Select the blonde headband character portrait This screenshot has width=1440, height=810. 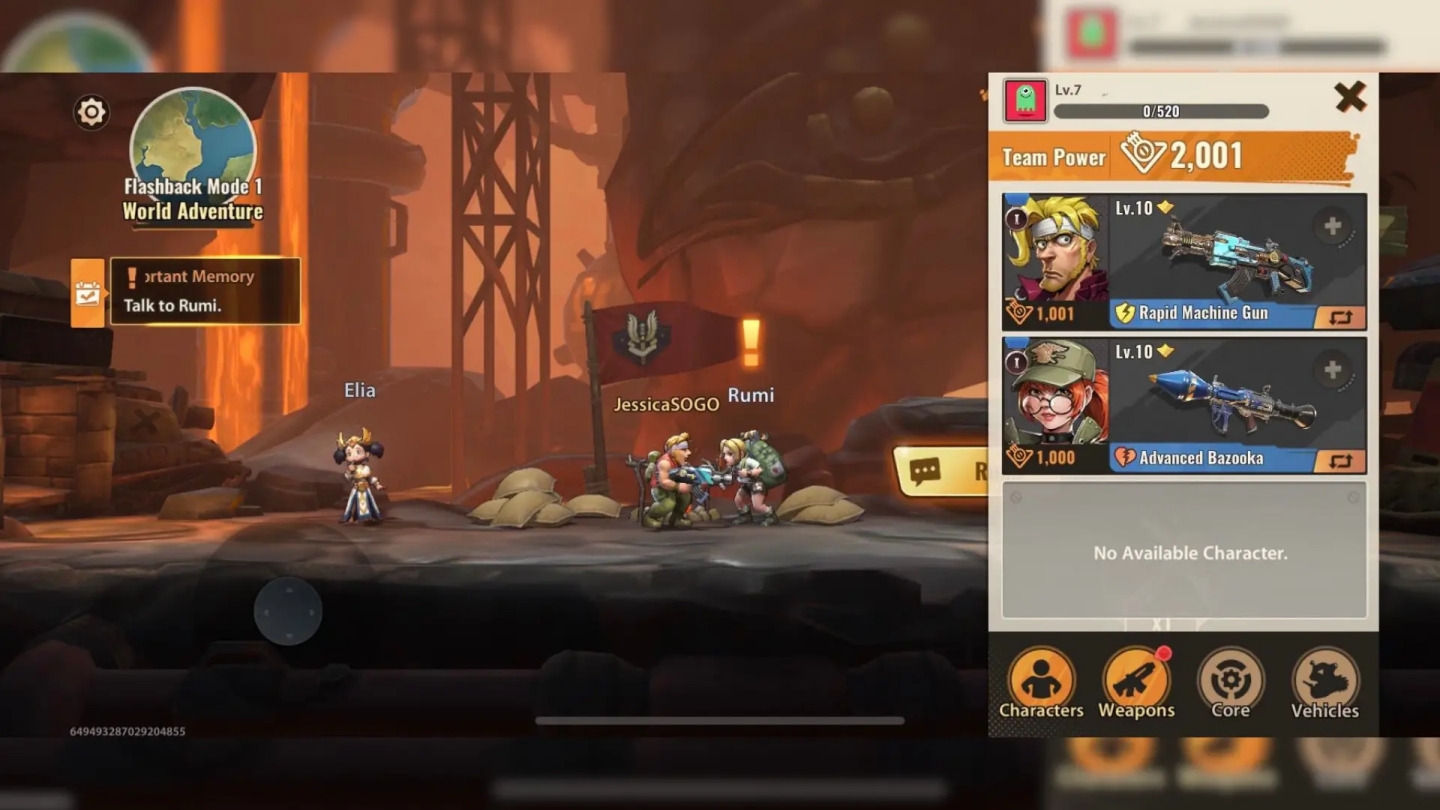click(x=1055, y=250)
